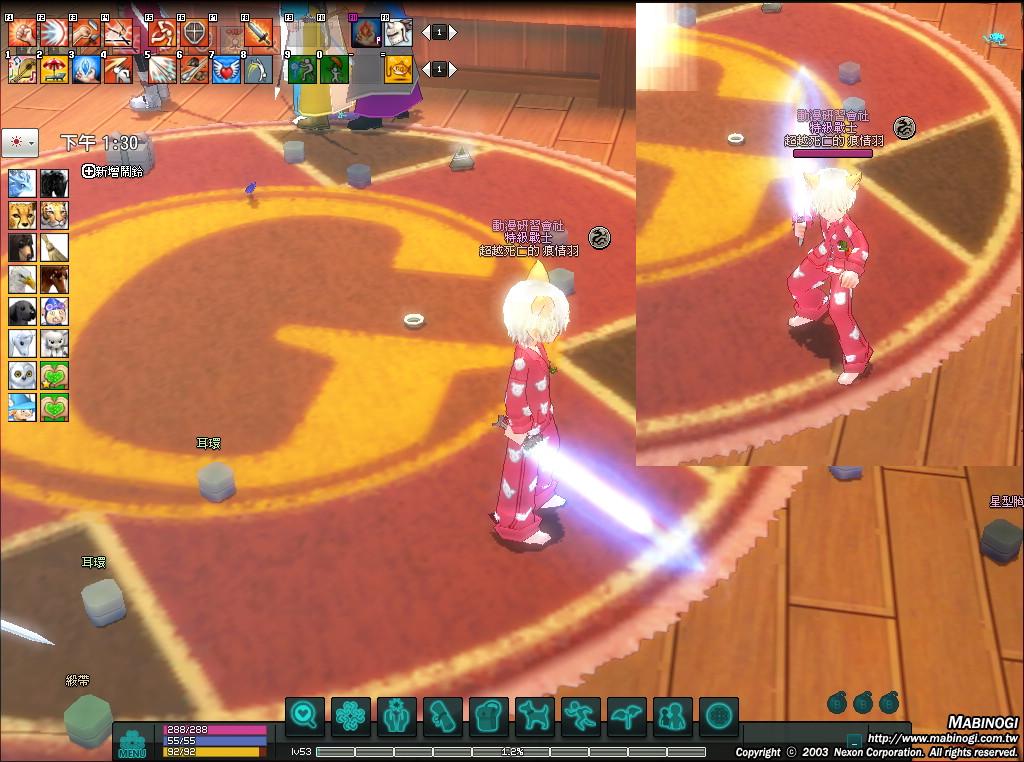This screenshot has height=762, width=1024.
Task: Activate the sword skill on F8
Action: [x=258, y=33]
